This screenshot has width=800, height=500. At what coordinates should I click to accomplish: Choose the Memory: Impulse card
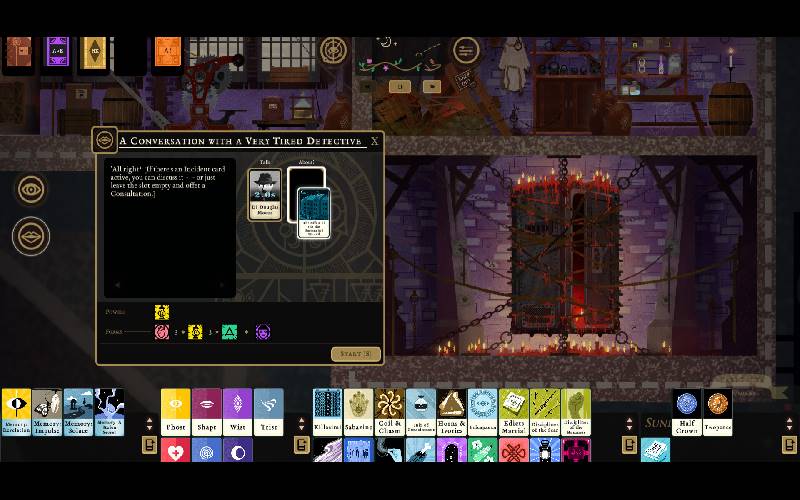click(47, 412)
